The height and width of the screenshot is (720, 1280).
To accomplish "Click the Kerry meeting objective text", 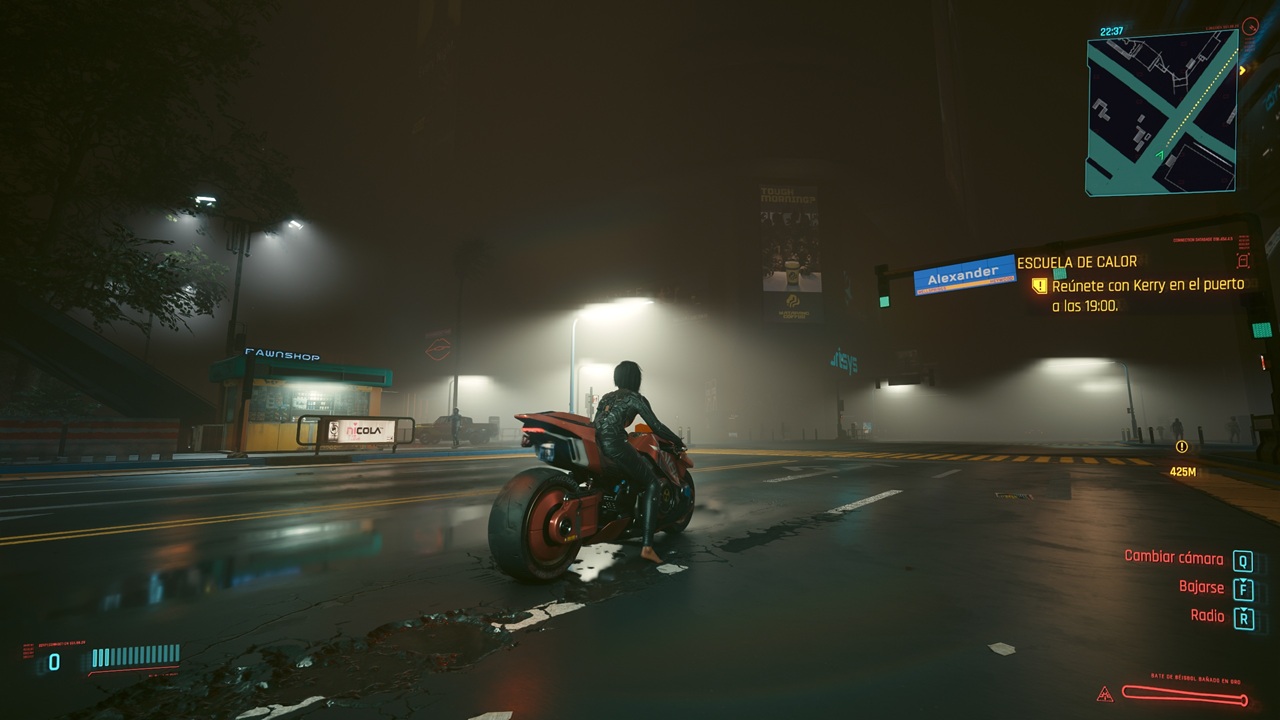I will pos(1147,295).
